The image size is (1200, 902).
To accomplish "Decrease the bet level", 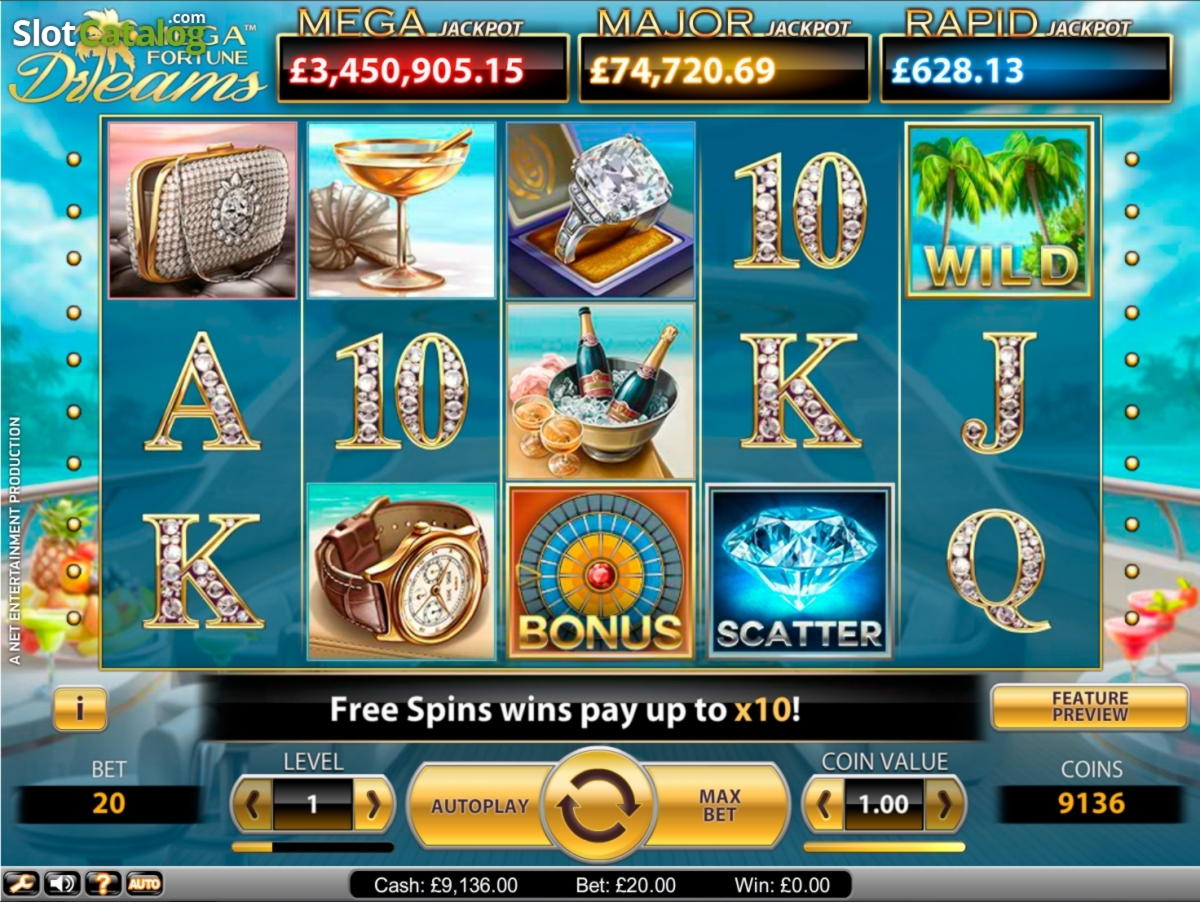I will coord(253,805).
